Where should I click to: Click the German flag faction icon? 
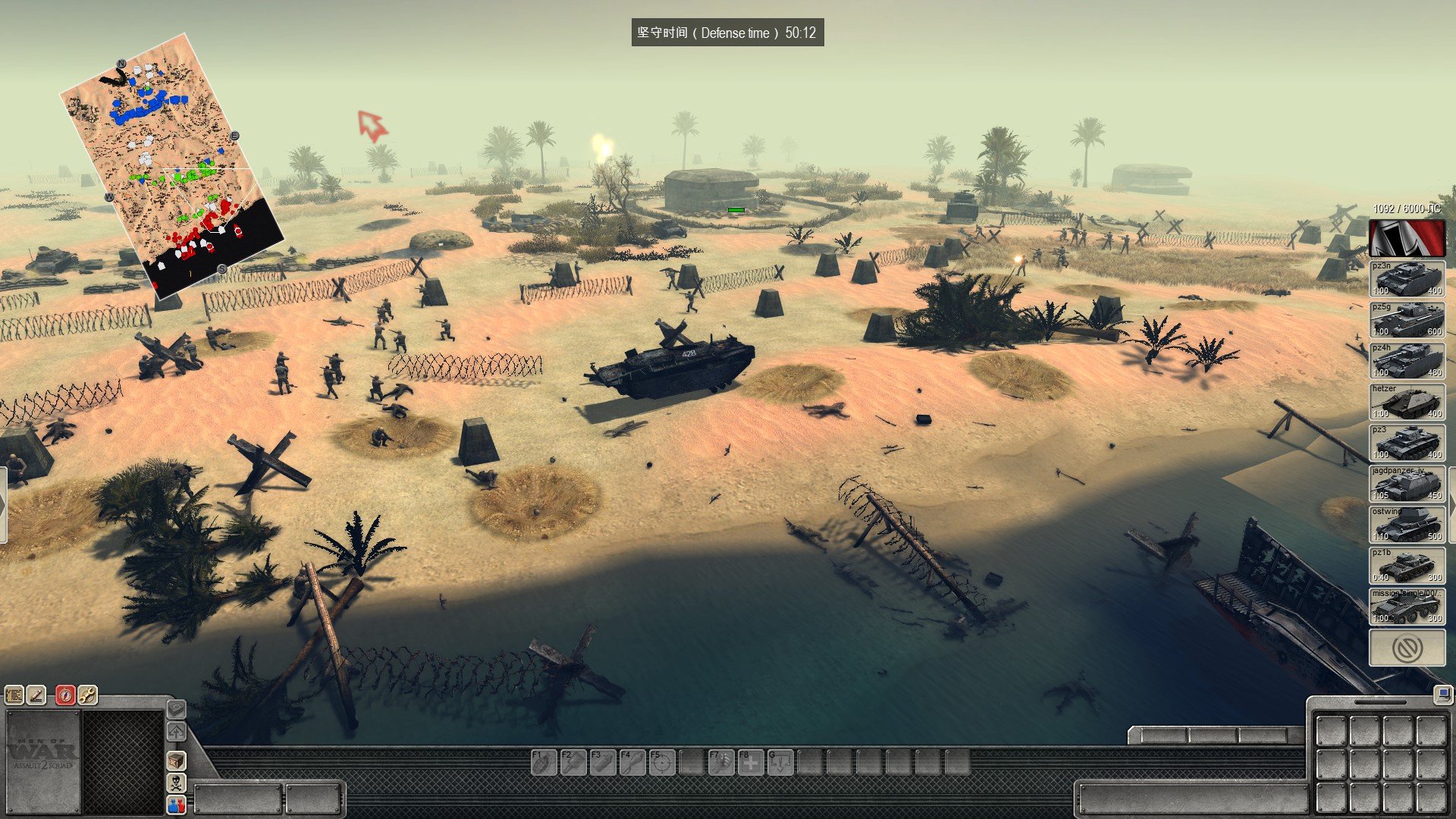coord(1407,238)
